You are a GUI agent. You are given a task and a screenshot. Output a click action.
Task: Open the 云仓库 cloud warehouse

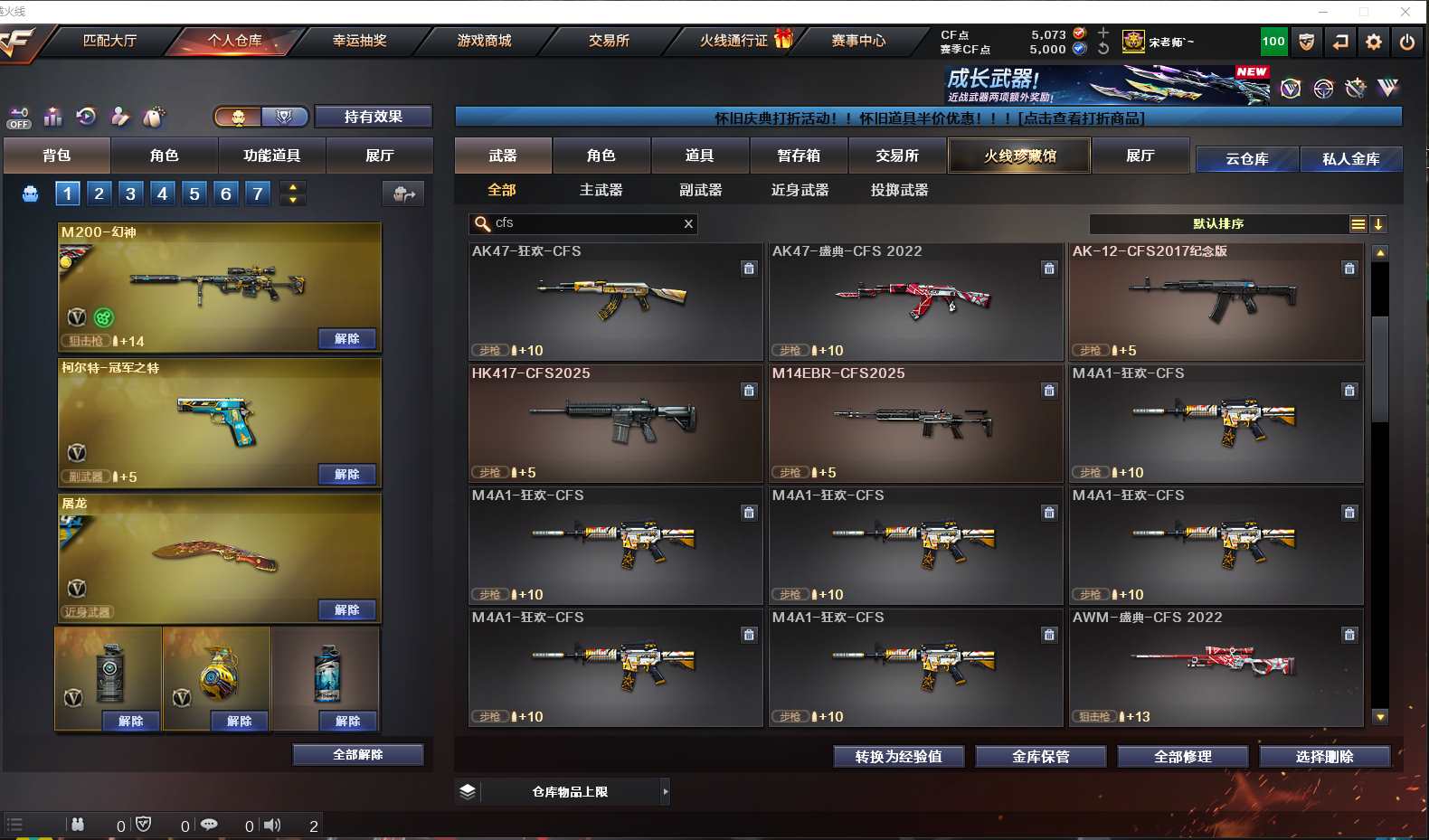(1246, 159)
